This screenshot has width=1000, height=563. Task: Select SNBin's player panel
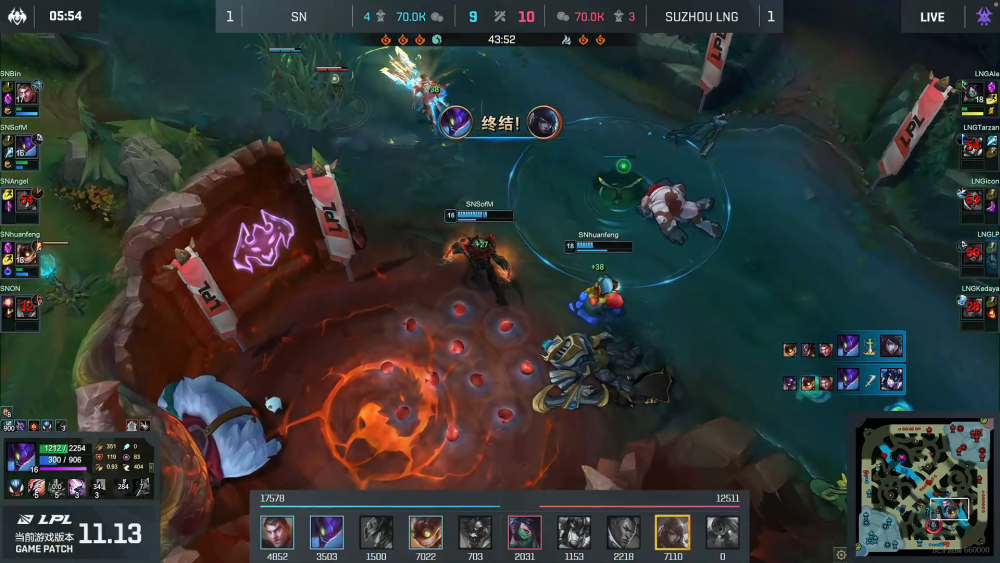coord(21,96)
